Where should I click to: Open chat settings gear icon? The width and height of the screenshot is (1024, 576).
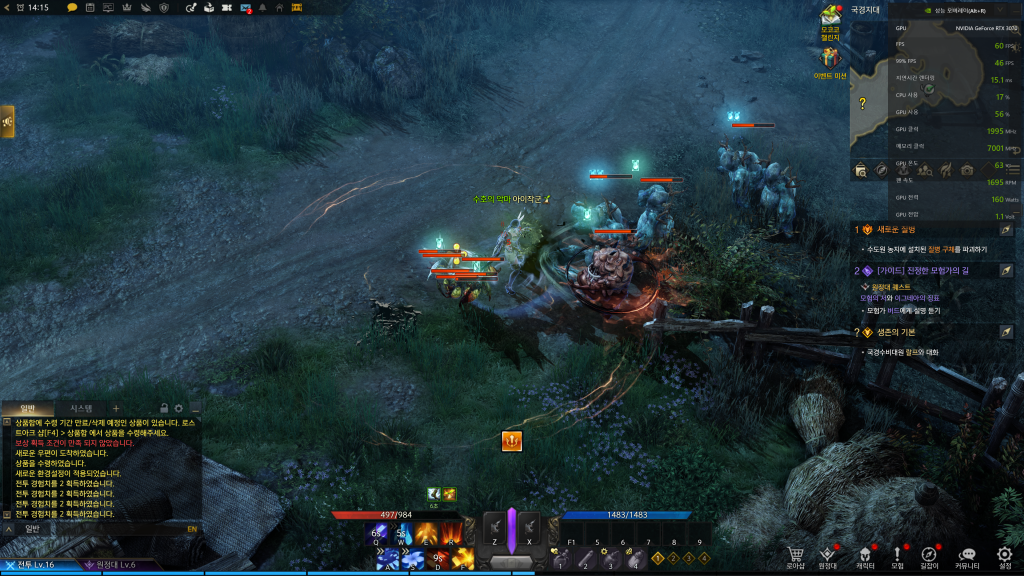[178, 408]
